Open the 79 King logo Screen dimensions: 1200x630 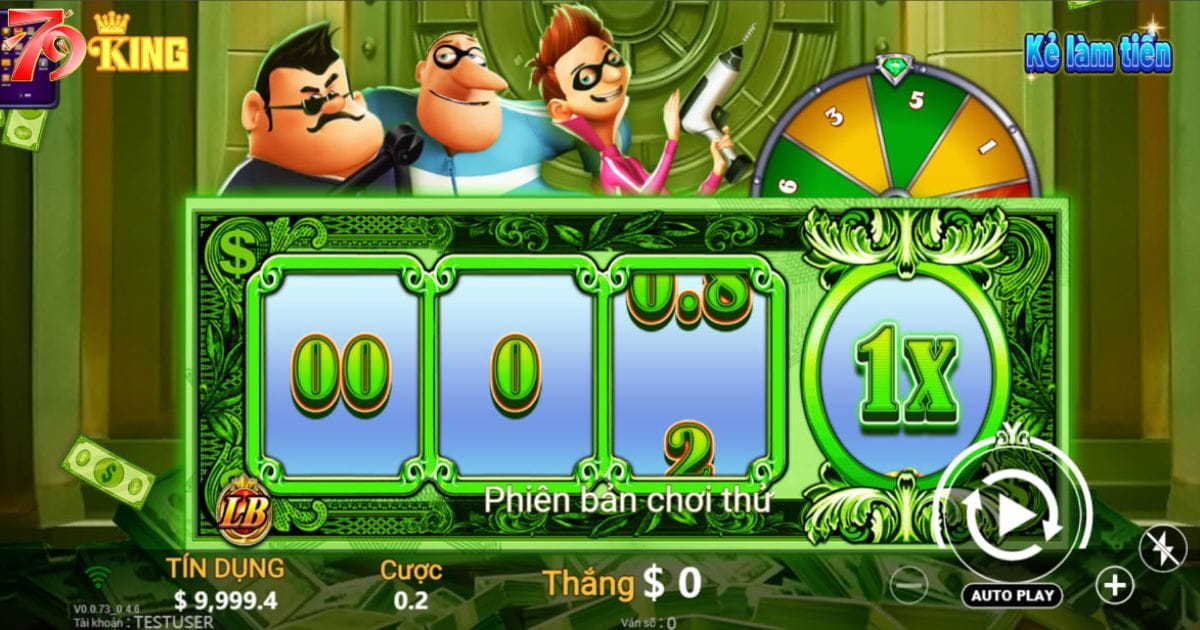[x=98, y=45]
